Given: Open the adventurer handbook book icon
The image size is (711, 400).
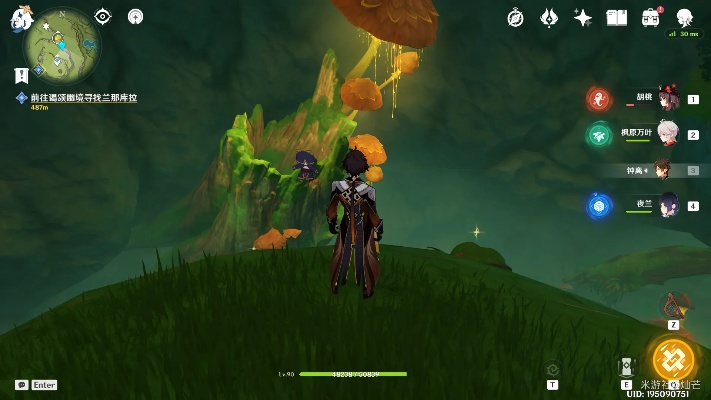Looking at the screenshot, I should click(x=617, y=17).
